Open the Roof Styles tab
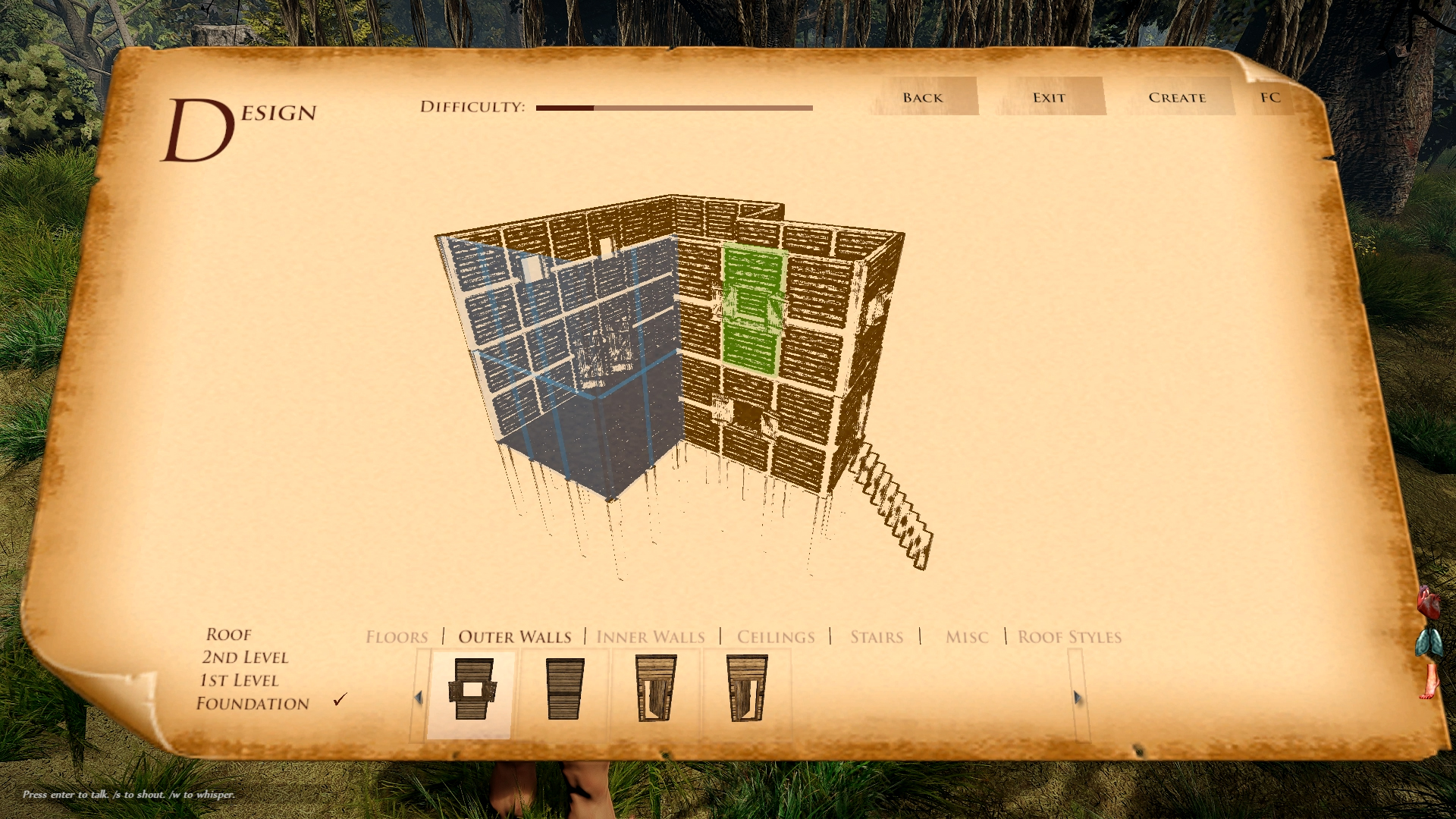The width and height of the screenshot is (1456, 819). 1069,637
